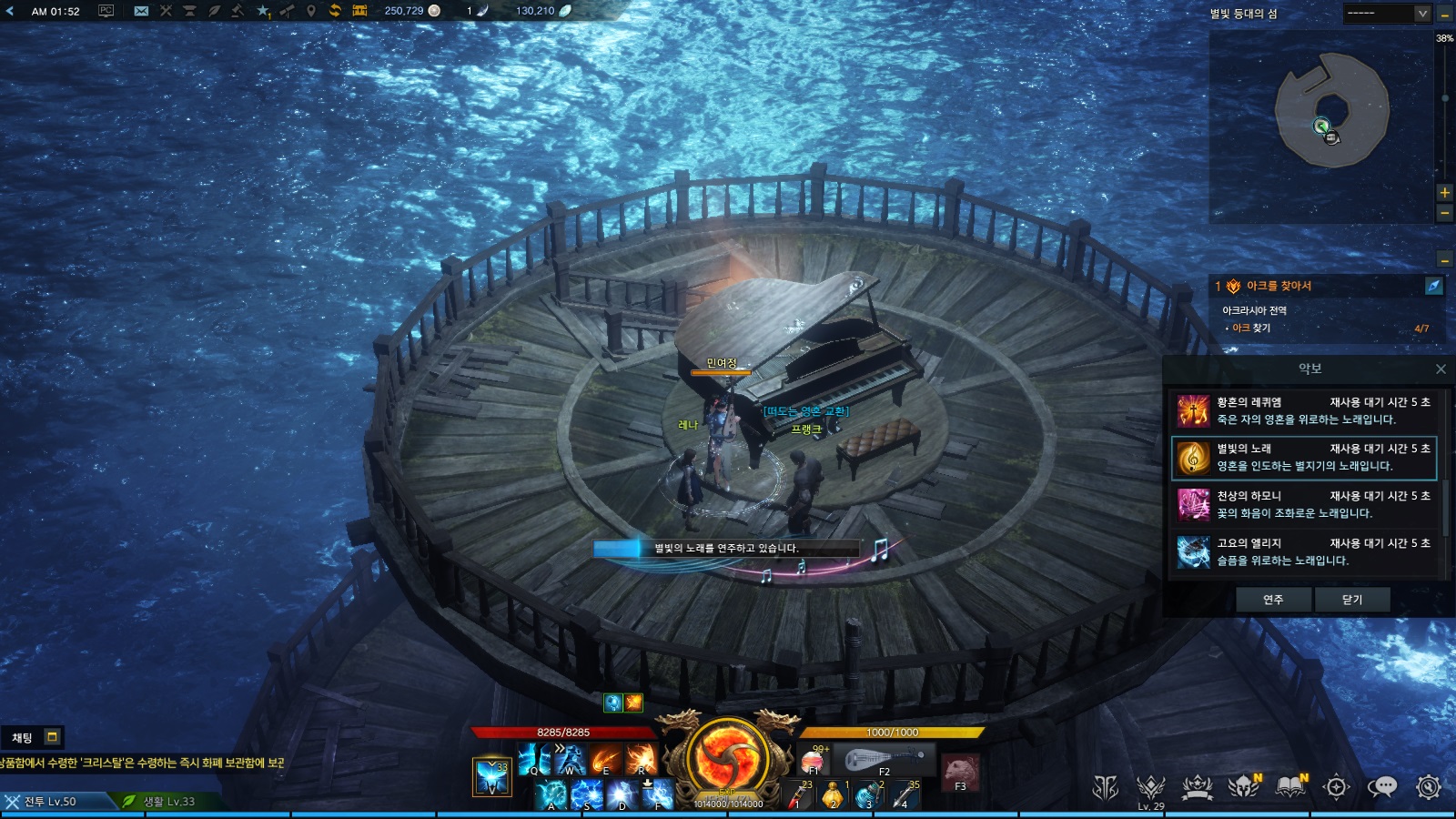The image size is (1456, 819).
Task: Open the settings gear icon
Action: tap(1429, 787)
